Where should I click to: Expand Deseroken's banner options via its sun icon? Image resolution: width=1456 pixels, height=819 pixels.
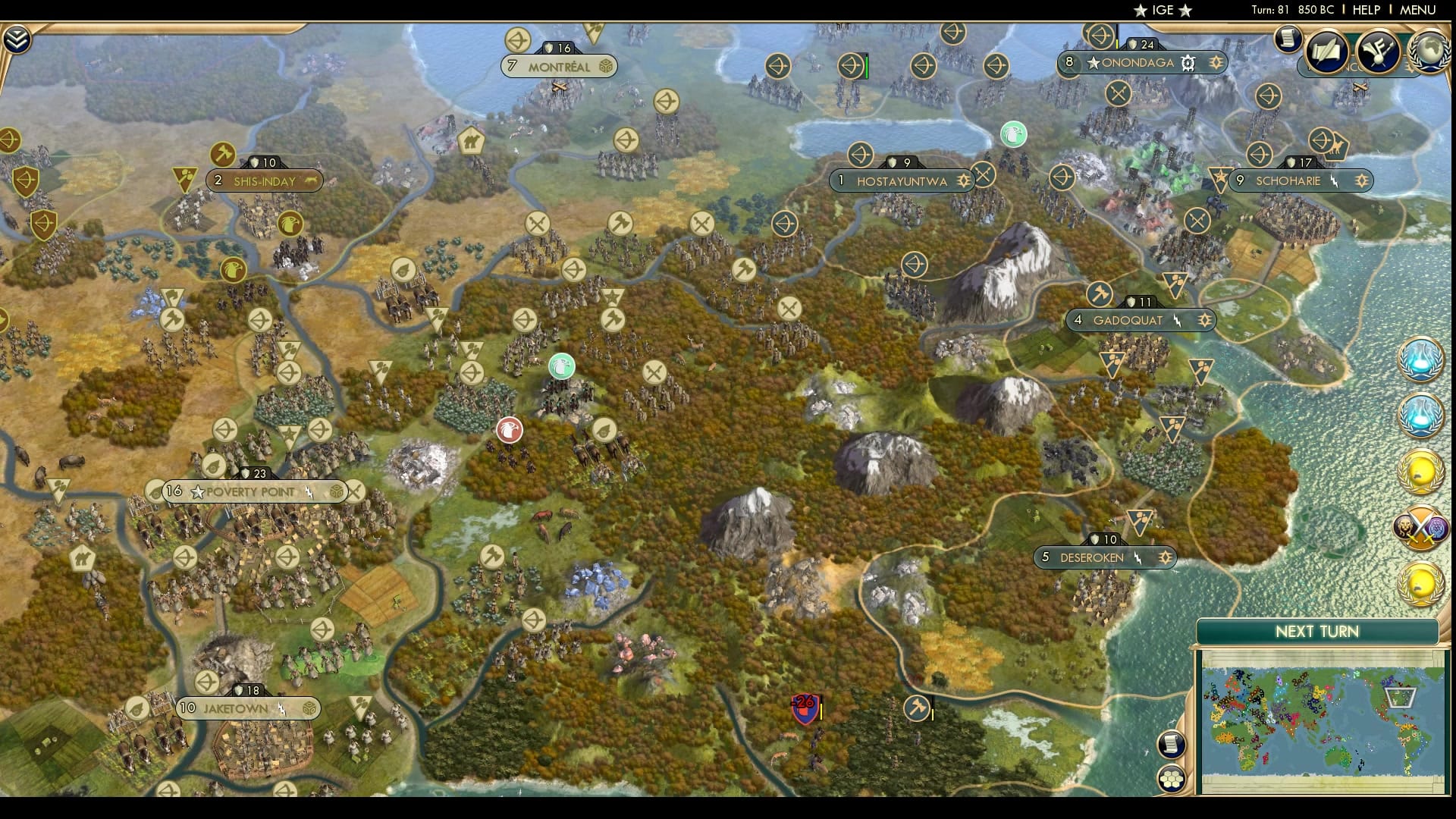(x=1165, y=557)
